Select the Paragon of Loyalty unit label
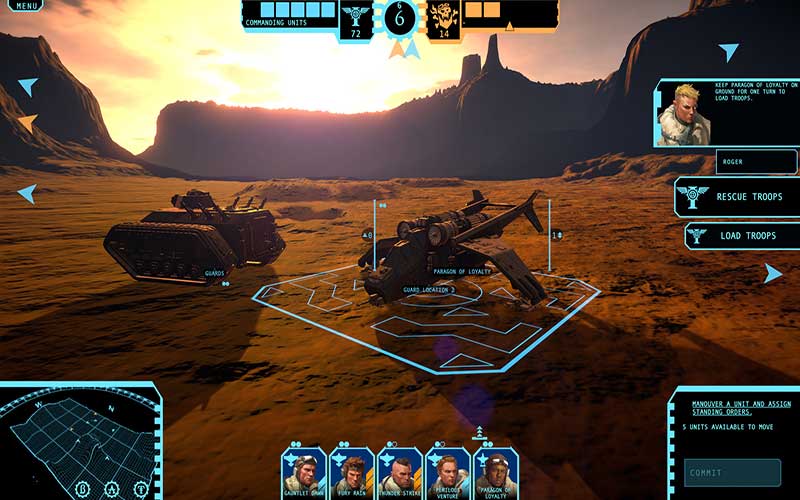The width and height of the screenshot is (800, 500). pos(462,272)
